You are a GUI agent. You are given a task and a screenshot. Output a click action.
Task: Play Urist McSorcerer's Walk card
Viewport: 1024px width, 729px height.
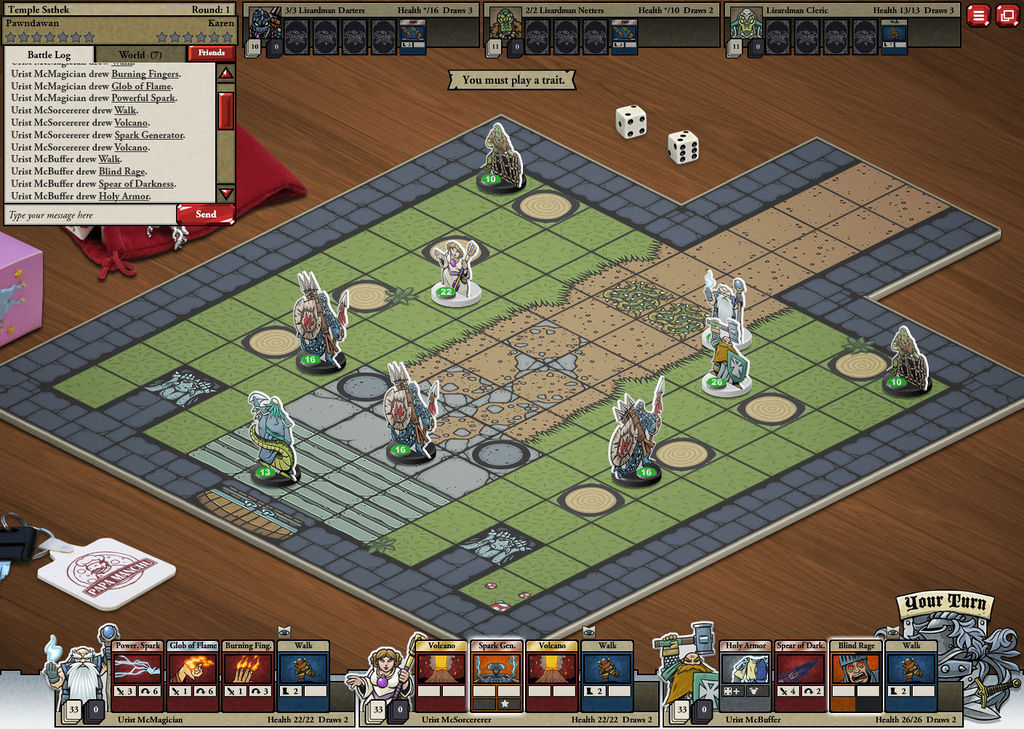click(x=607, y=675)
